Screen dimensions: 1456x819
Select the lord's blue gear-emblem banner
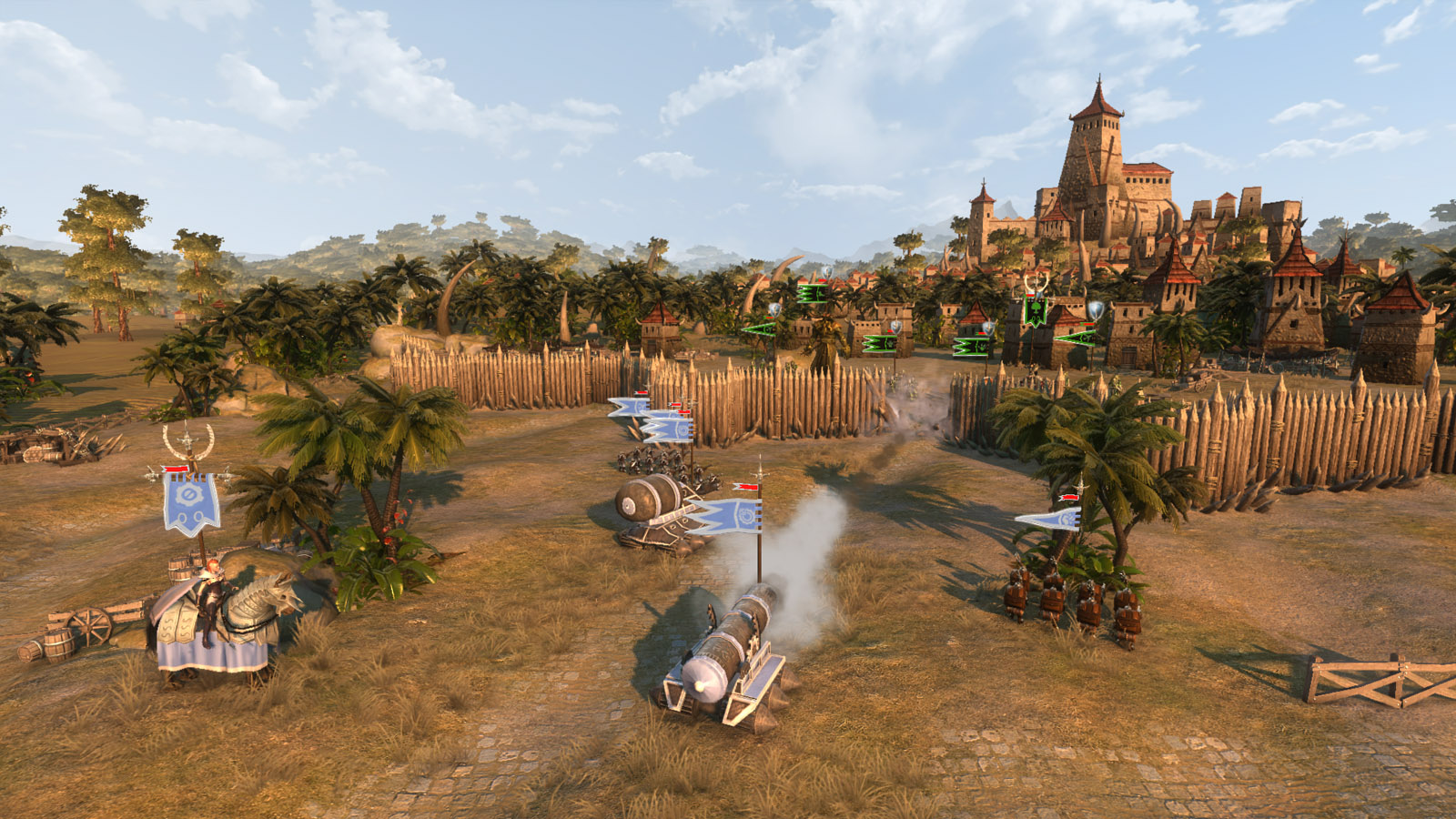point(191,503)
